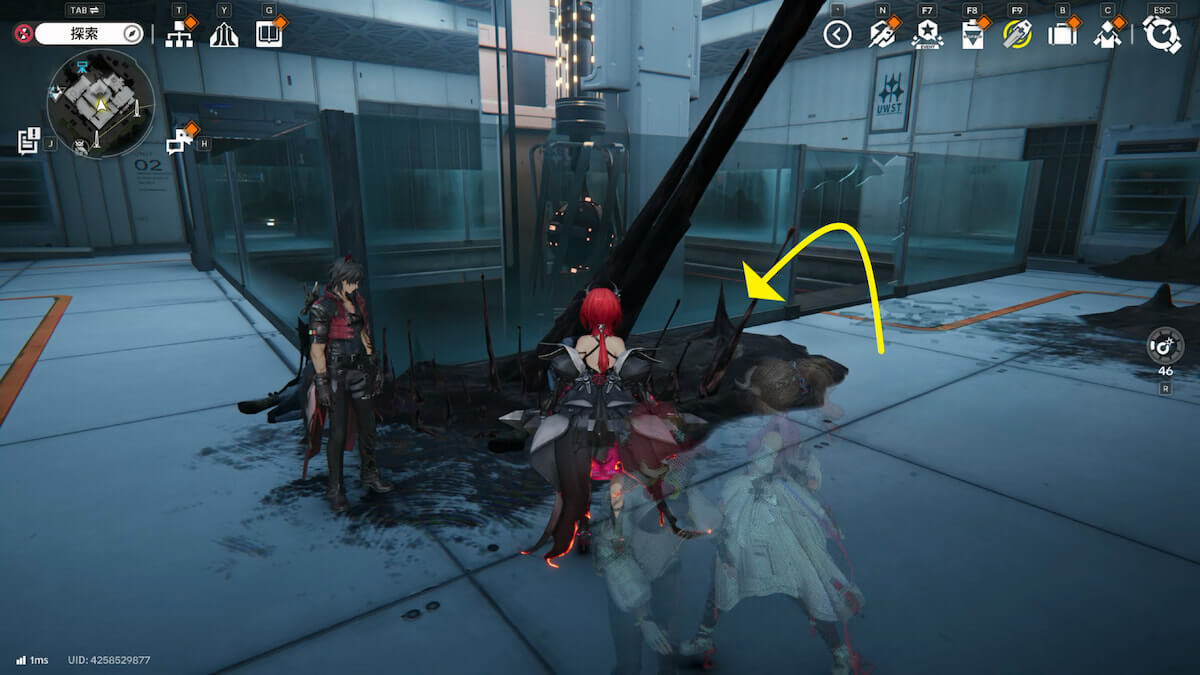Click the 探索 exploration mode bar
The image size is (1200, 675).
(90, 34)
